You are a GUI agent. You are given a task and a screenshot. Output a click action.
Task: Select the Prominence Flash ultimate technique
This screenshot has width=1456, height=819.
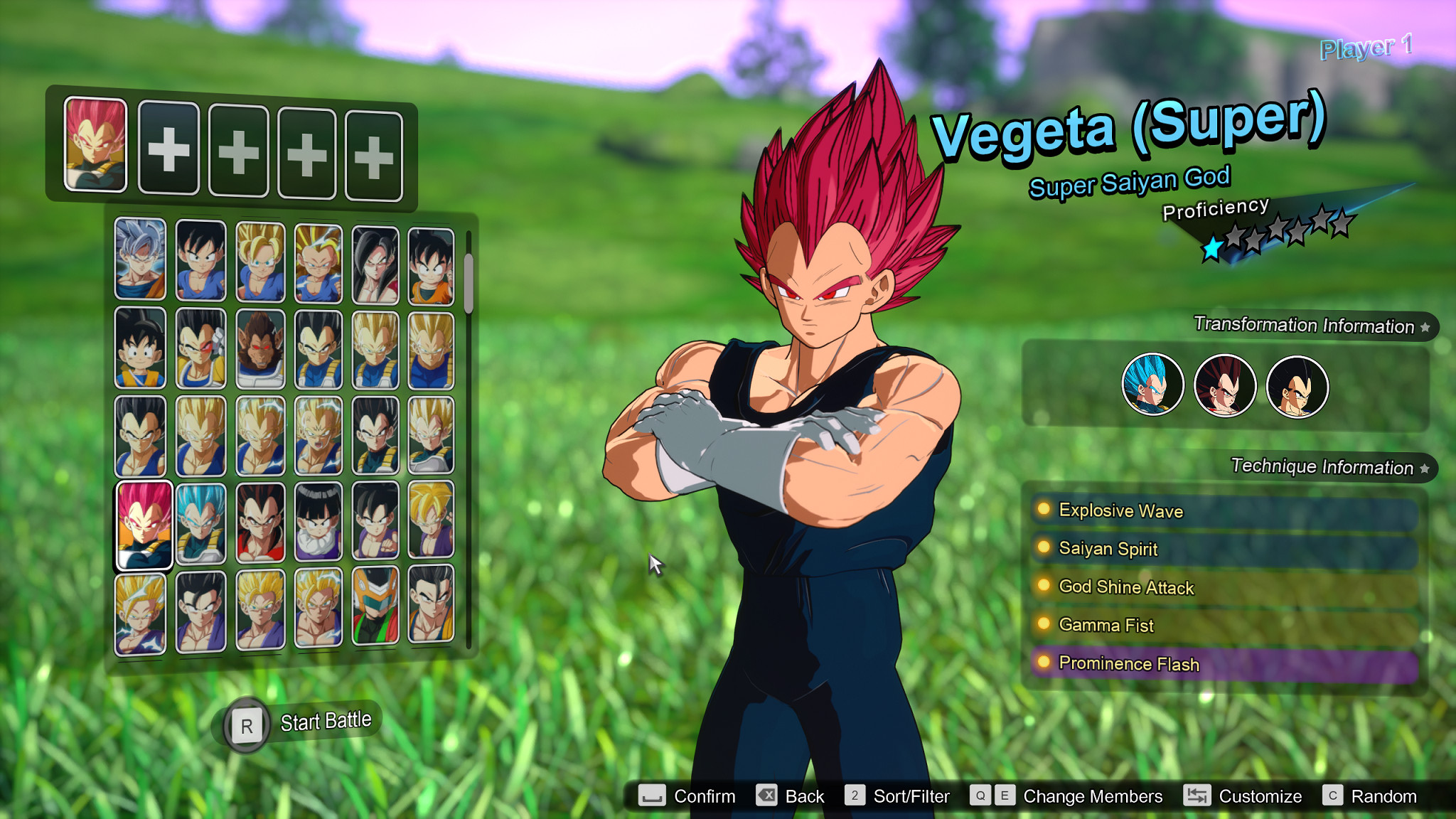1223,663
